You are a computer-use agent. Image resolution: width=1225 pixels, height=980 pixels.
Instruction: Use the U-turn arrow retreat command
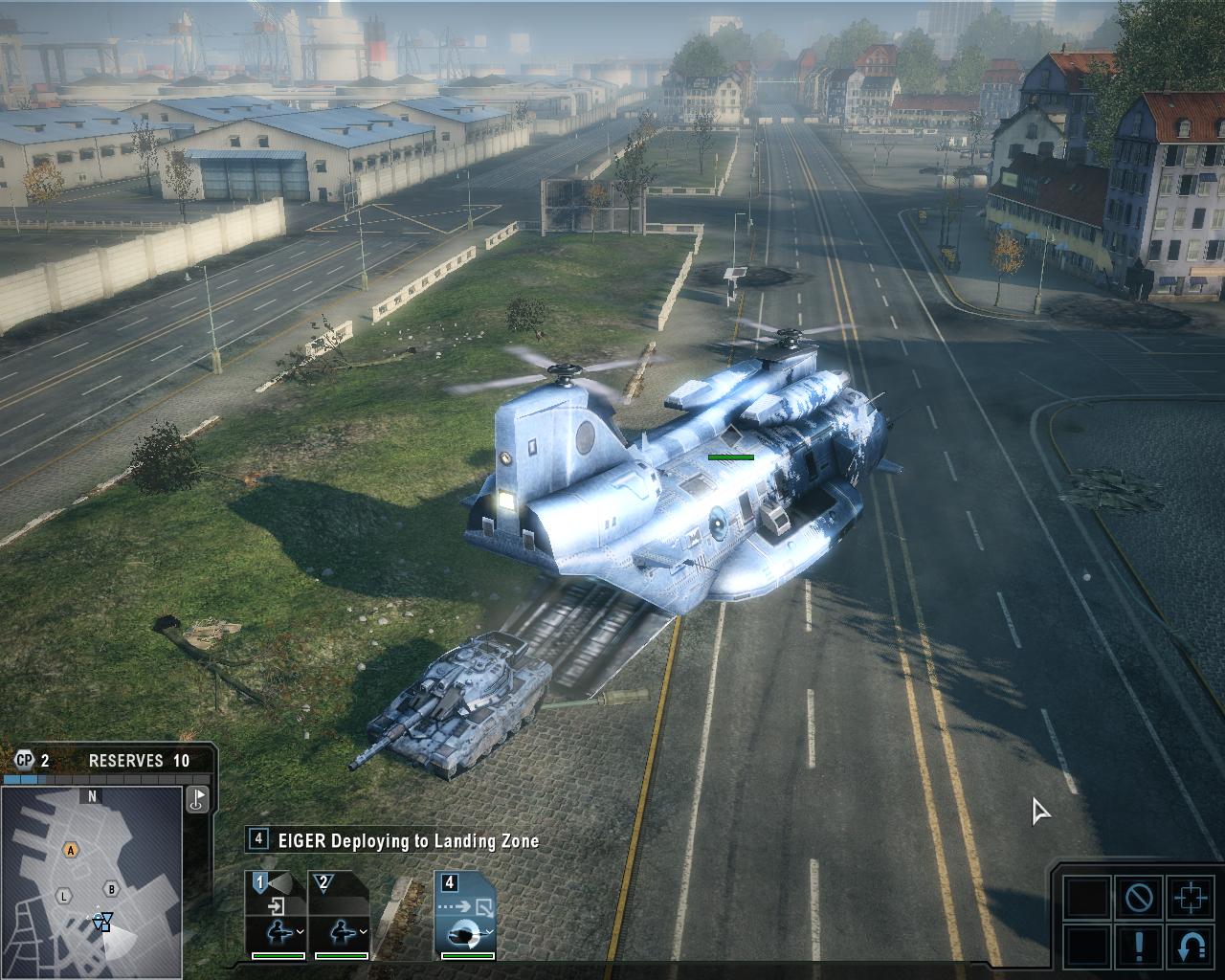(x=1191, y=947)
